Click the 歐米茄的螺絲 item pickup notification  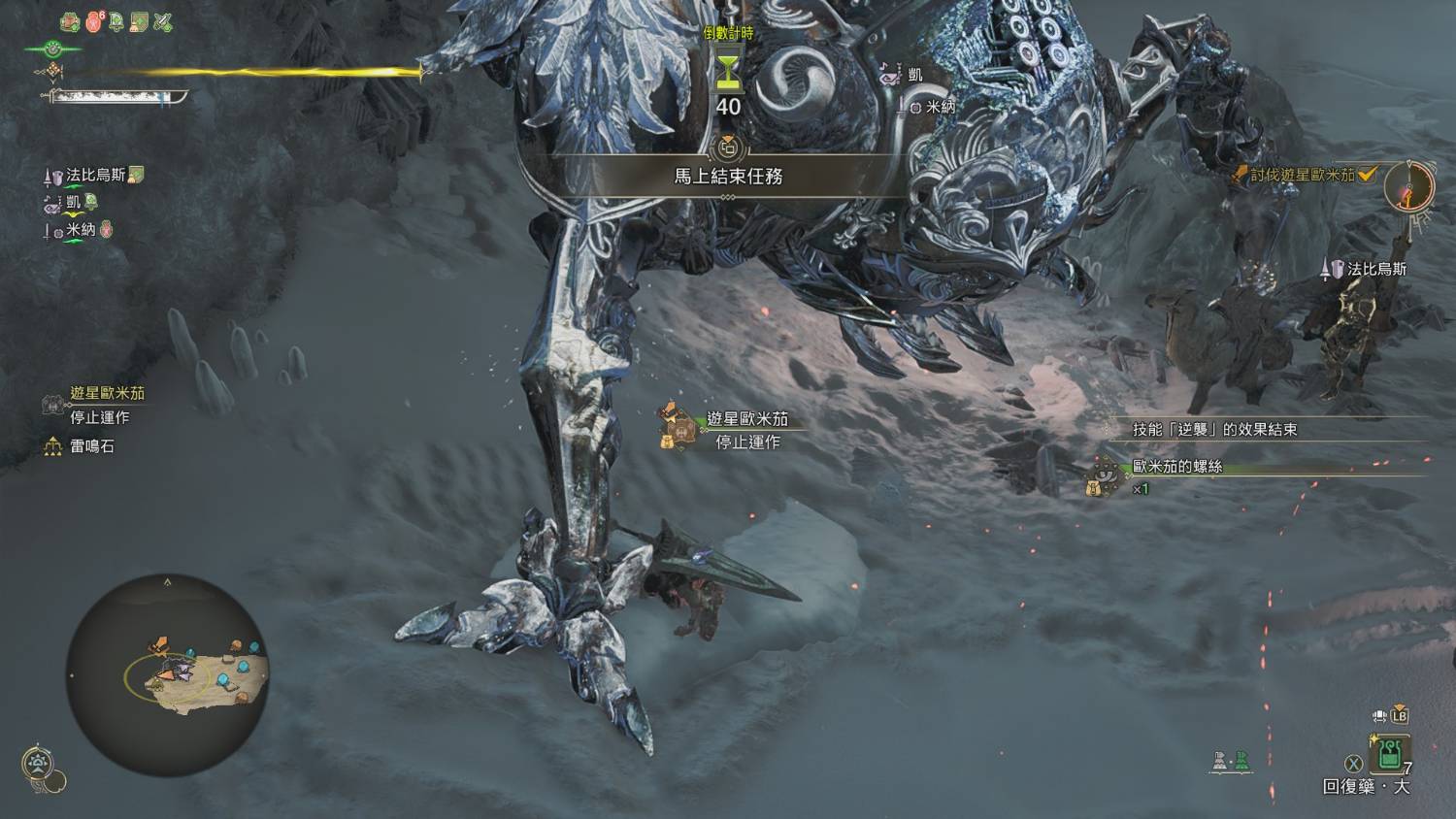tap(1176, 467)
